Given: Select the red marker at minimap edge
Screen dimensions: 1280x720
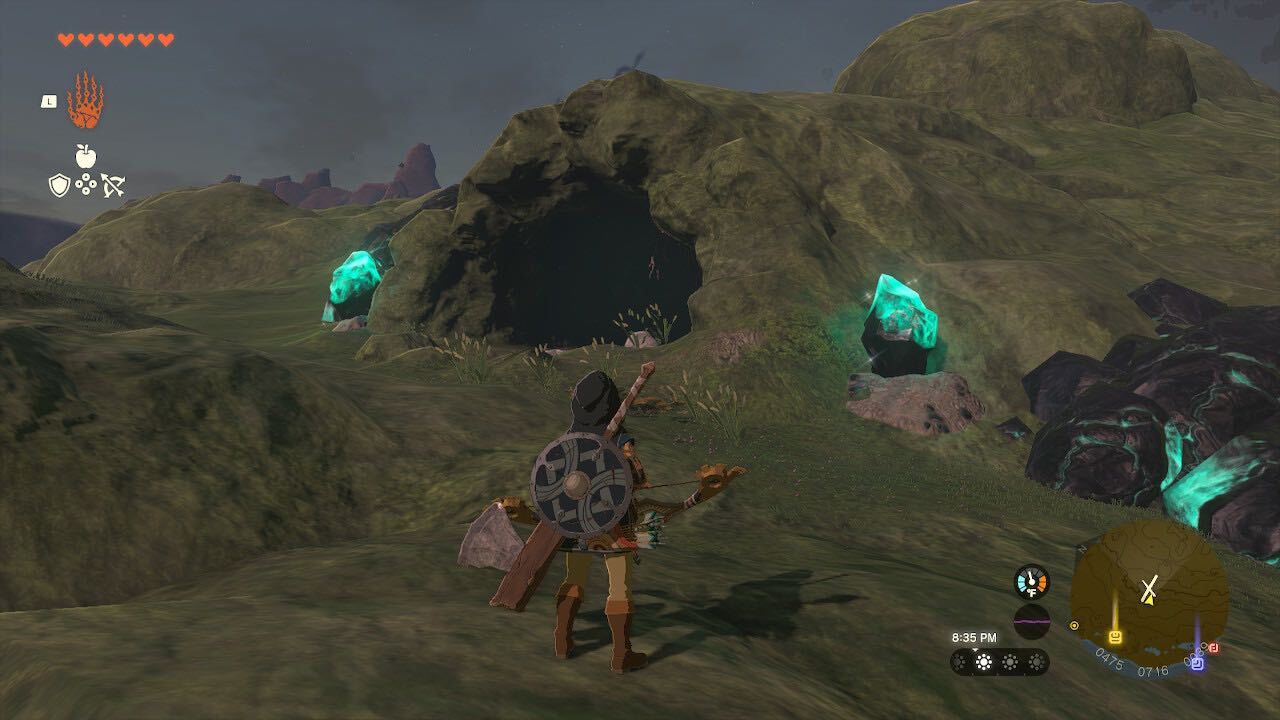Looking at the screenshot, I should pos(1214,648).
